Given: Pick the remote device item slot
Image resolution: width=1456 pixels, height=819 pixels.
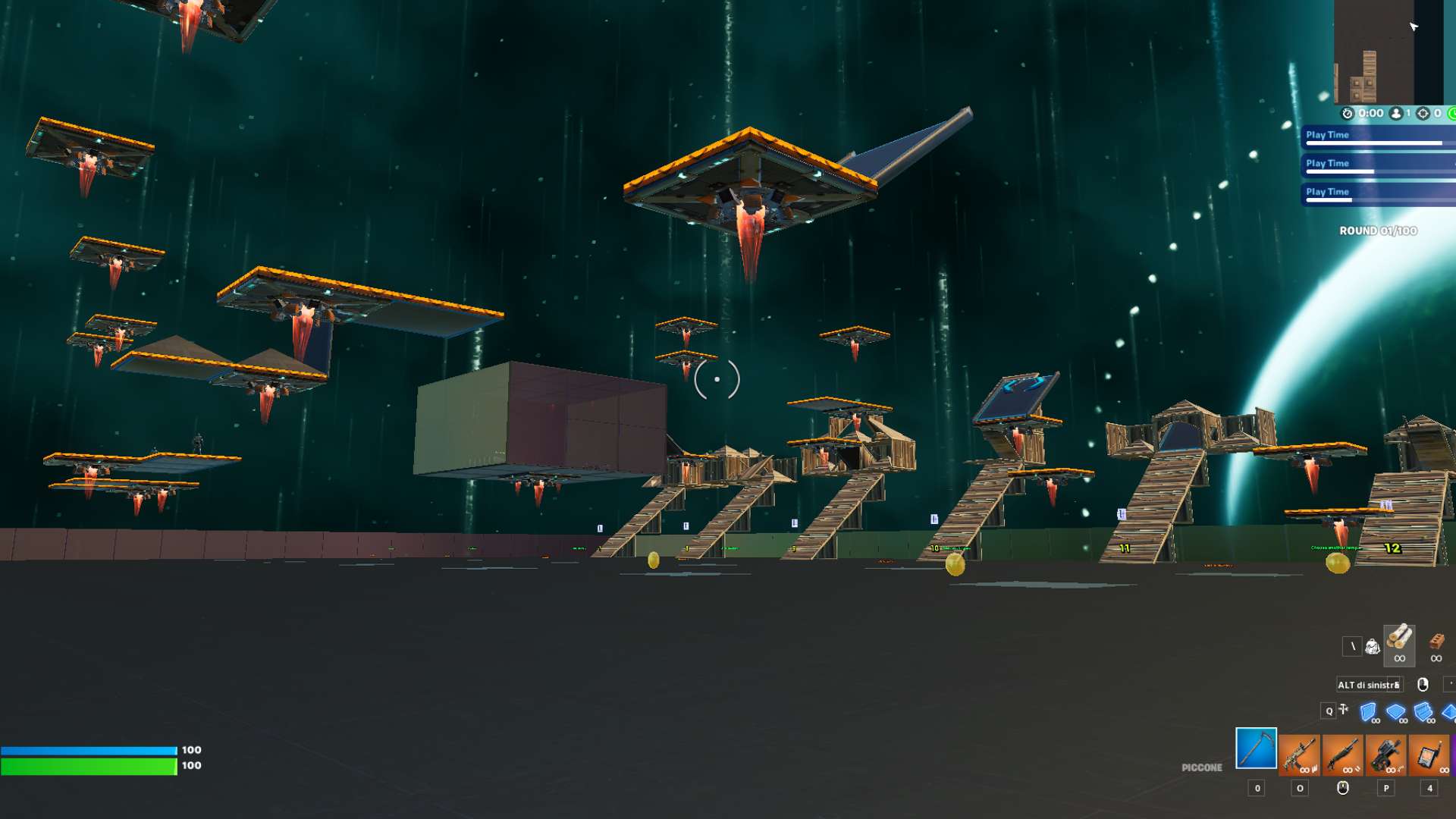Looking at the screenshot, I should pyautogui.click(x=1429, y=755).
